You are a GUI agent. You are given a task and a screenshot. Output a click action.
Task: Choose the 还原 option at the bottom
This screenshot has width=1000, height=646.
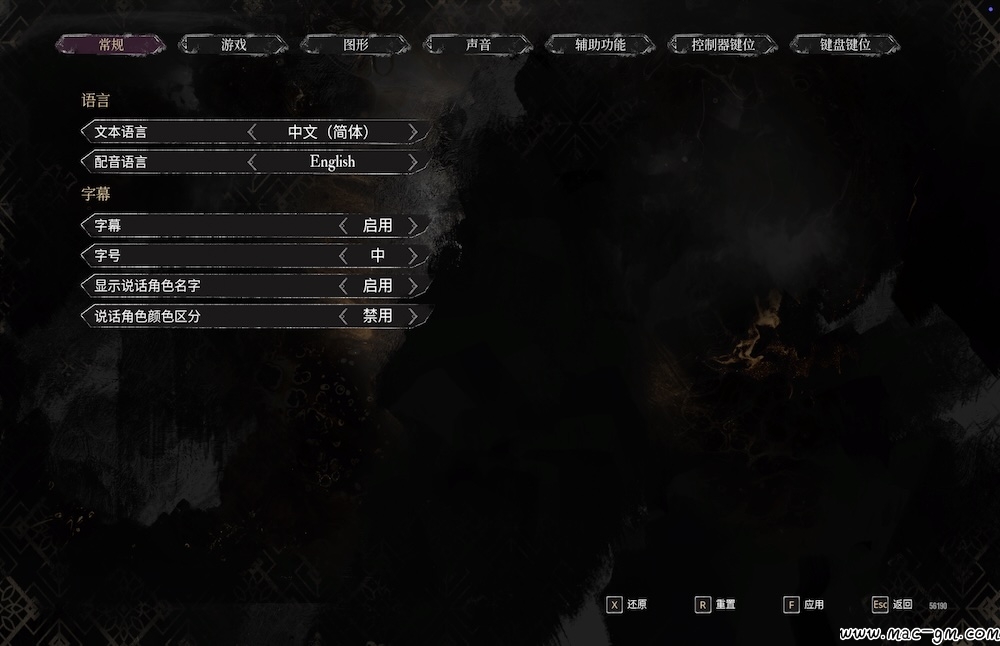[x=627, y=605]
